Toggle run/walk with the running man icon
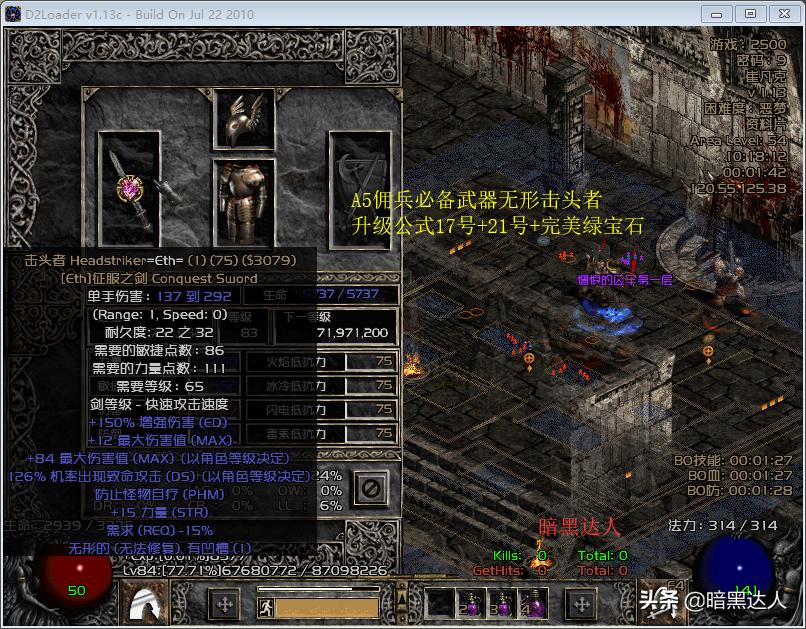This screenshot has height=629, width=806. (x=266, y=590)
